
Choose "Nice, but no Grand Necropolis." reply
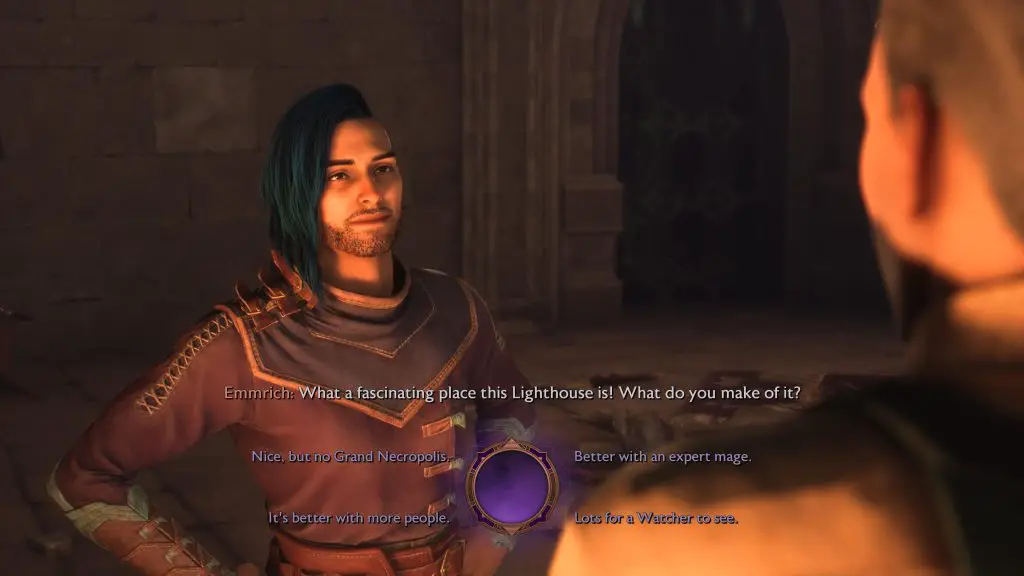351,457
